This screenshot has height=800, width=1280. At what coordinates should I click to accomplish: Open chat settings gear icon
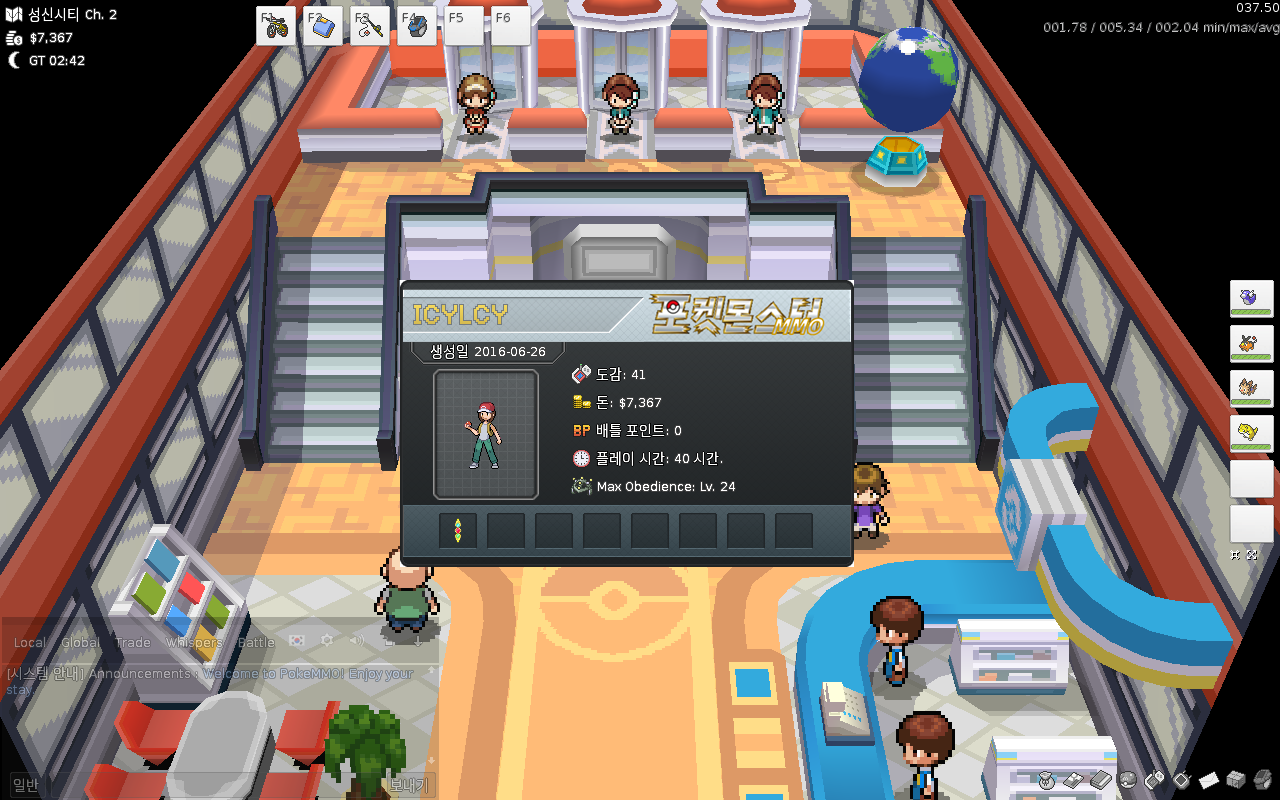coord(326,641)
